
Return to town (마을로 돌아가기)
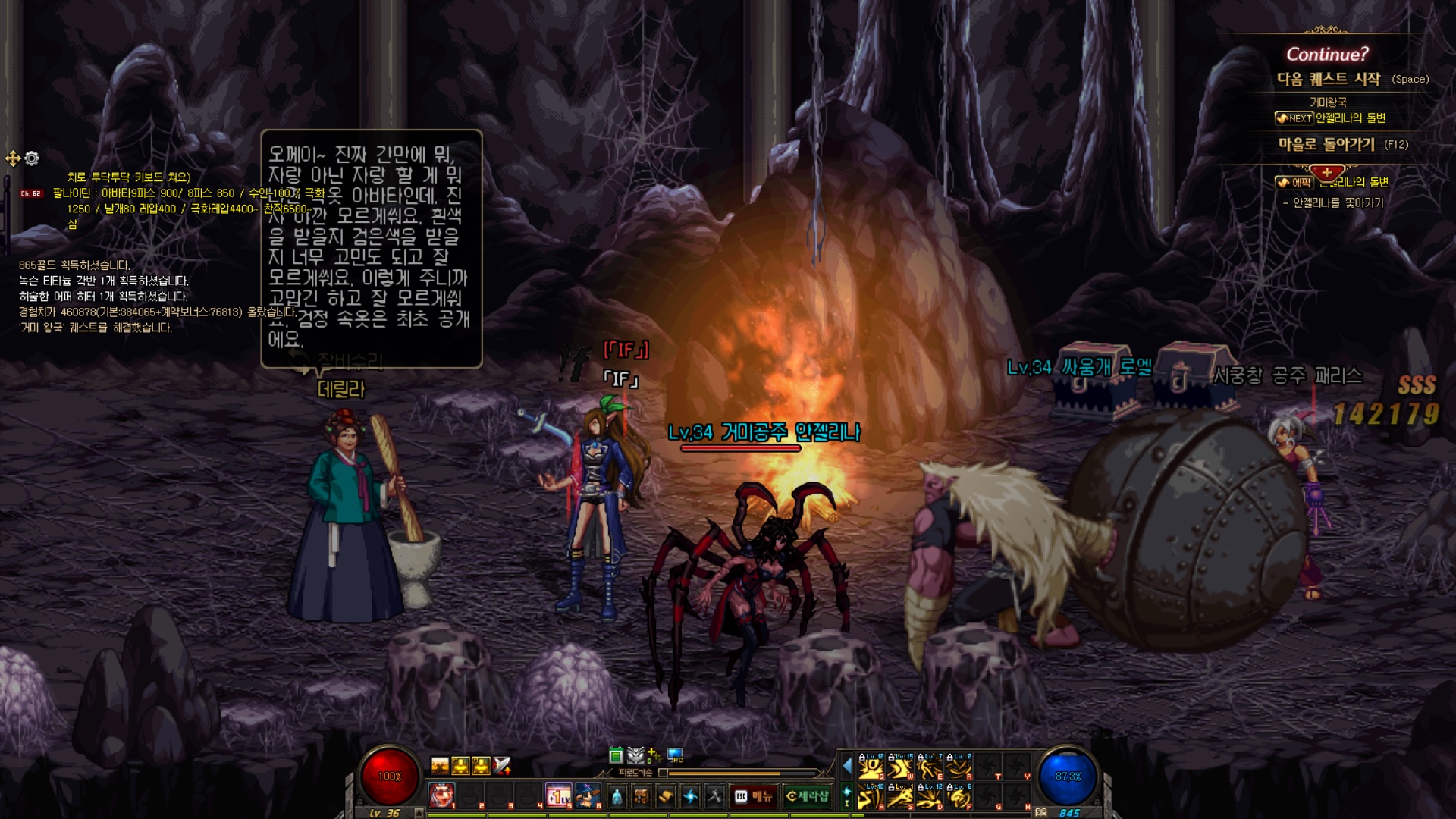coord(1326,144)
